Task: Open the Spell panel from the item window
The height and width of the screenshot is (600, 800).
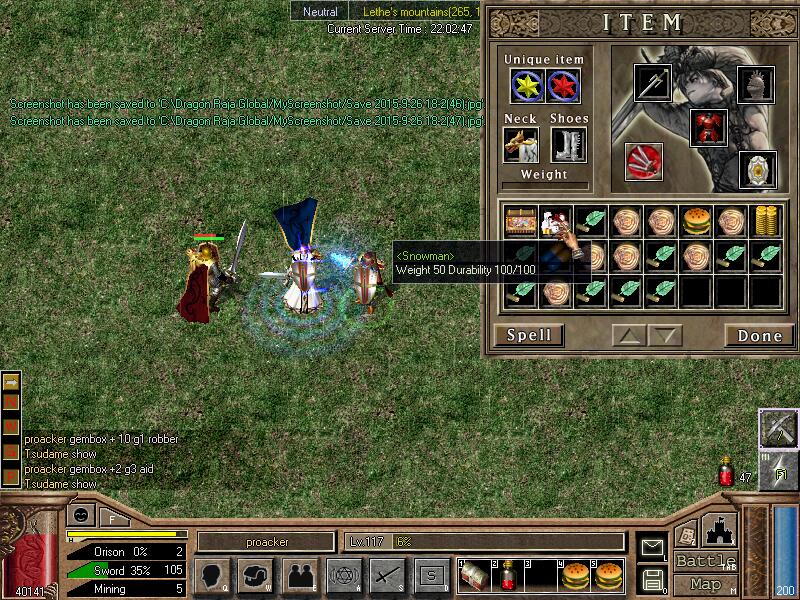Action: 529,335
